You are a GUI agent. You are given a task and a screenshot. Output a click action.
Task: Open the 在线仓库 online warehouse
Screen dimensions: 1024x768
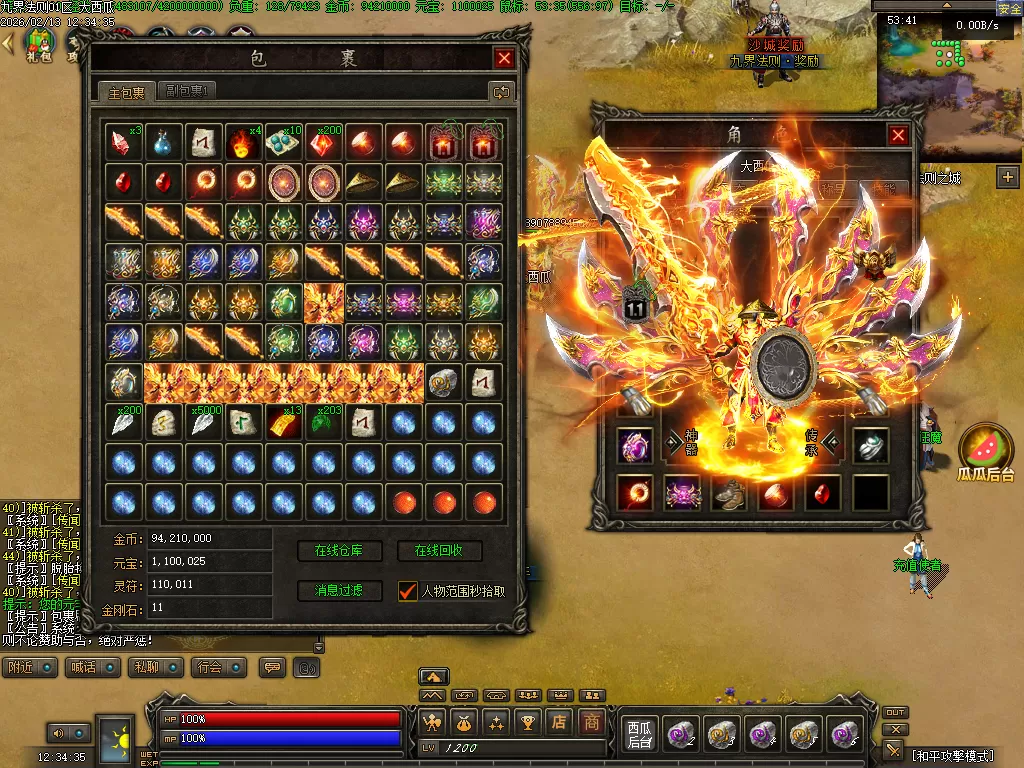tap(338, 551)
